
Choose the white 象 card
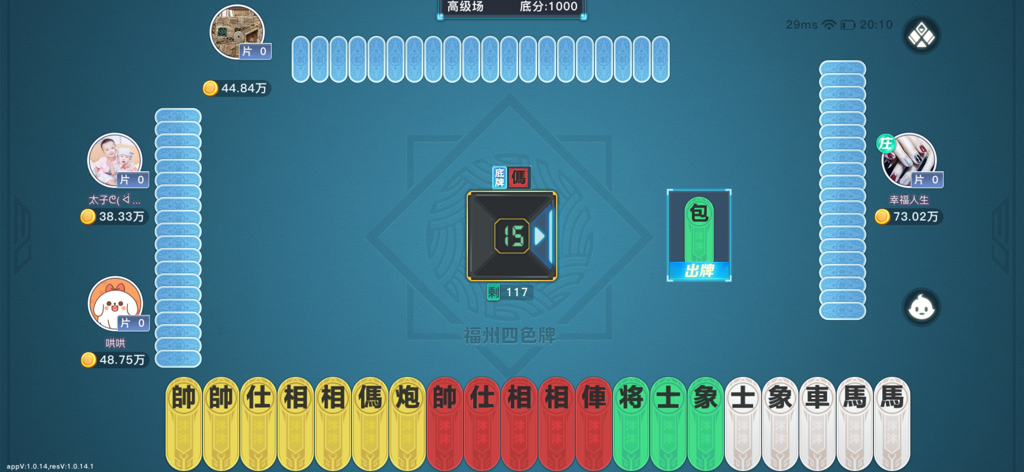781,420
